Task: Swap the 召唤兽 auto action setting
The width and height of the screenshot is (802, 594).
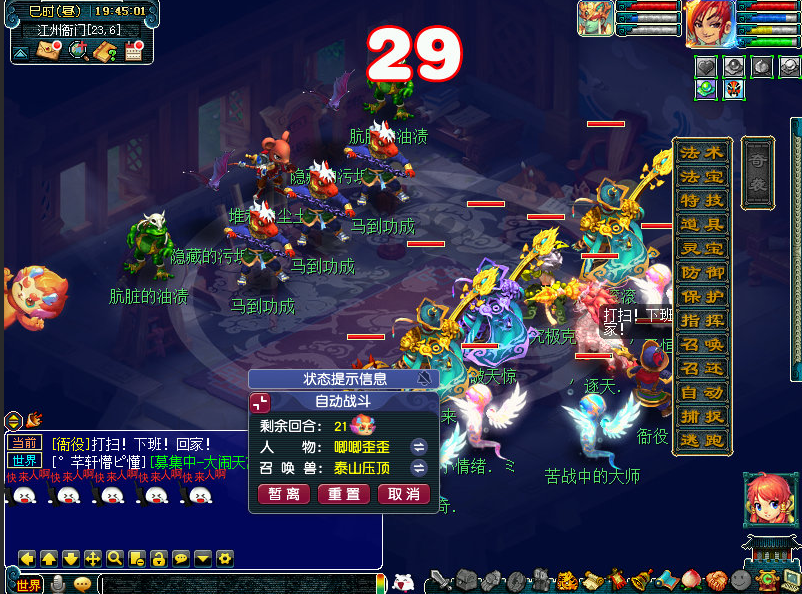Action: tap(419, 467)
